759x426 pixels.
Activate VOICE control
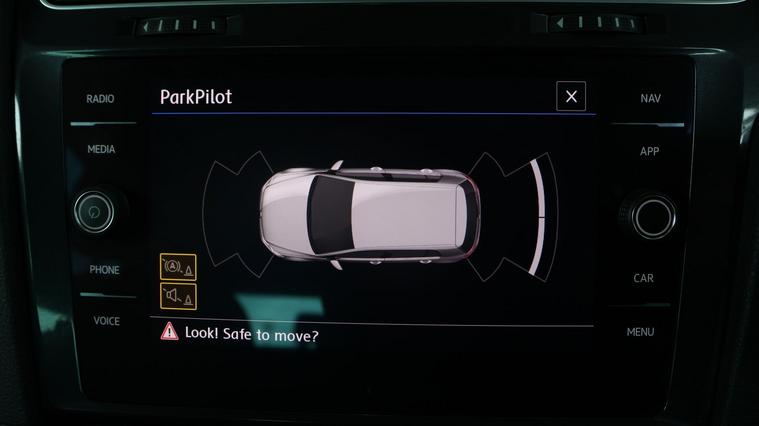pyautogui.click(x=106, y=321)
